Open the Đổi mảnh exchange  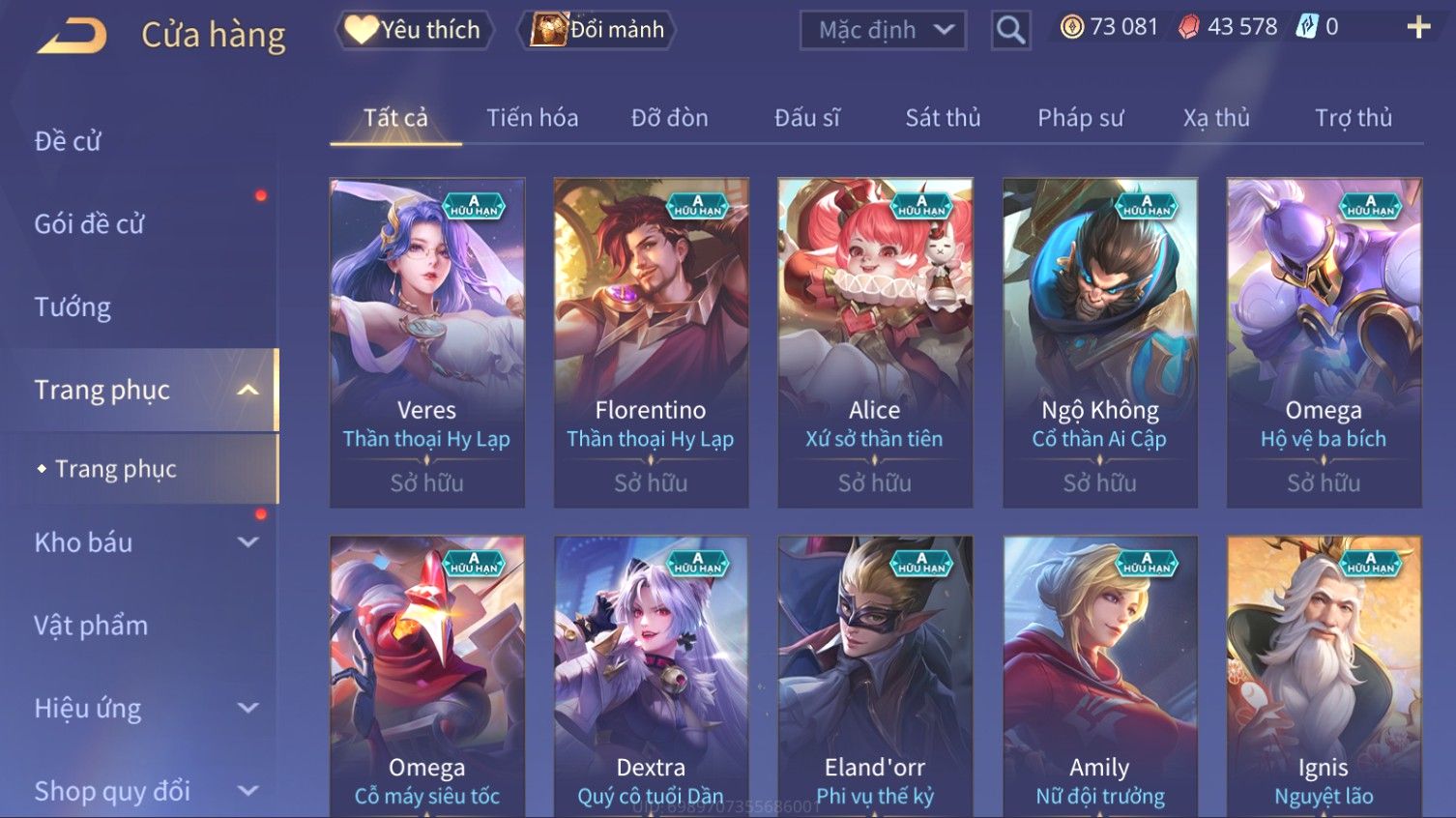click(x=597, y=30)
